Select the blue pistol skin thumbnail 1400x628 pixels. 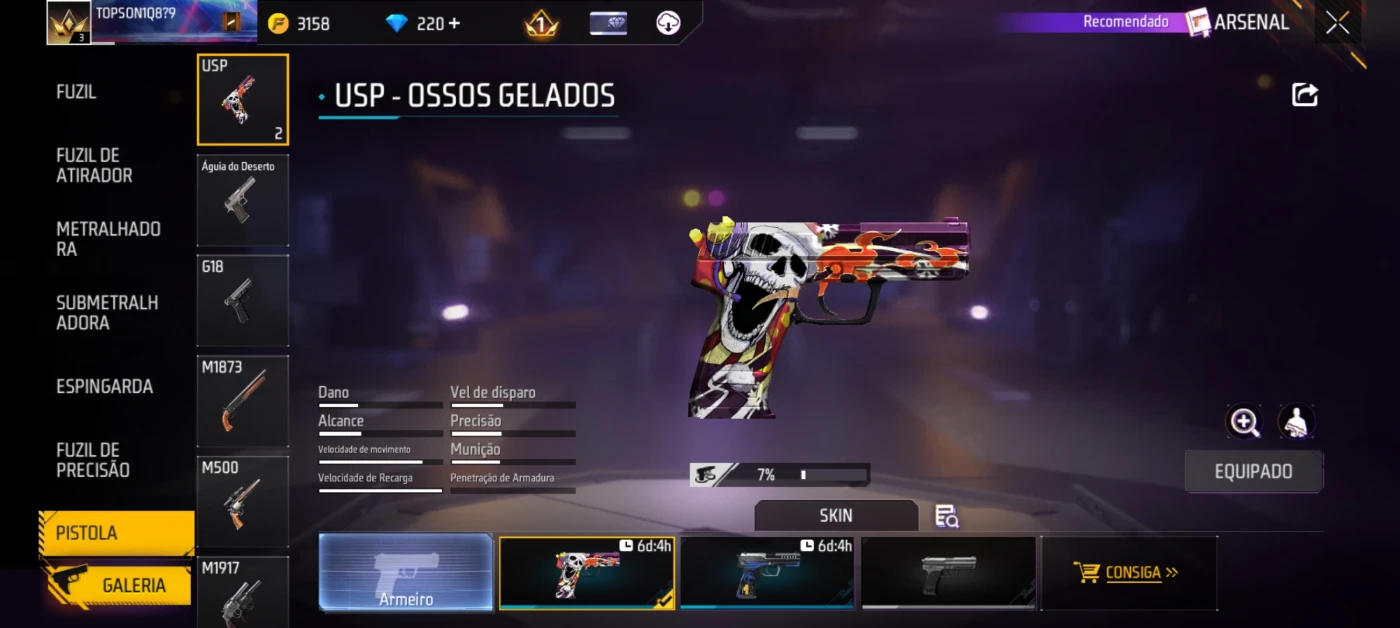coord(767,573)
